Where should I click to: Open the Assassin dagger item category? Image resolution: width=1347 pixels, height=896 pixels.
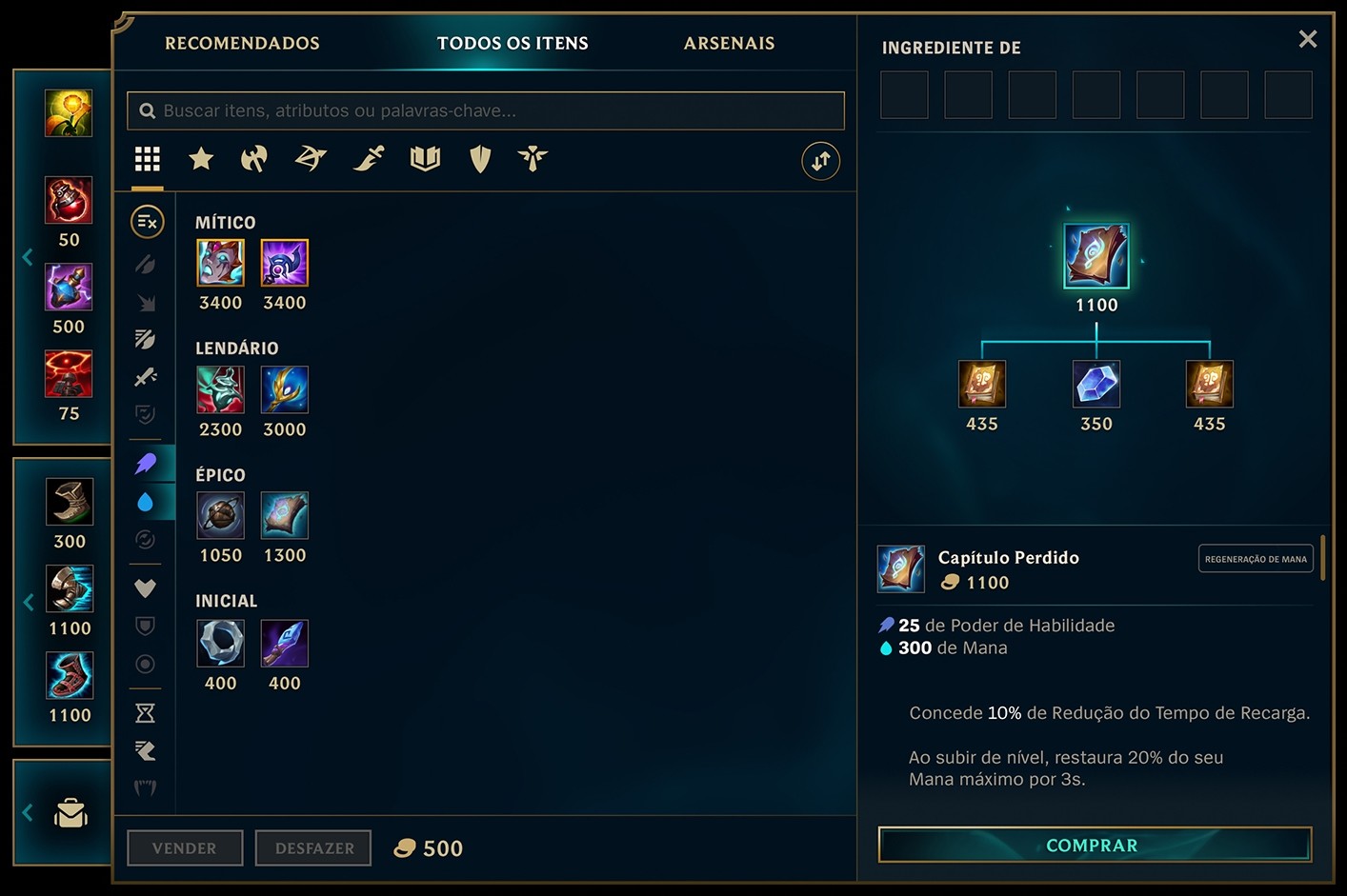click(369, 159)
